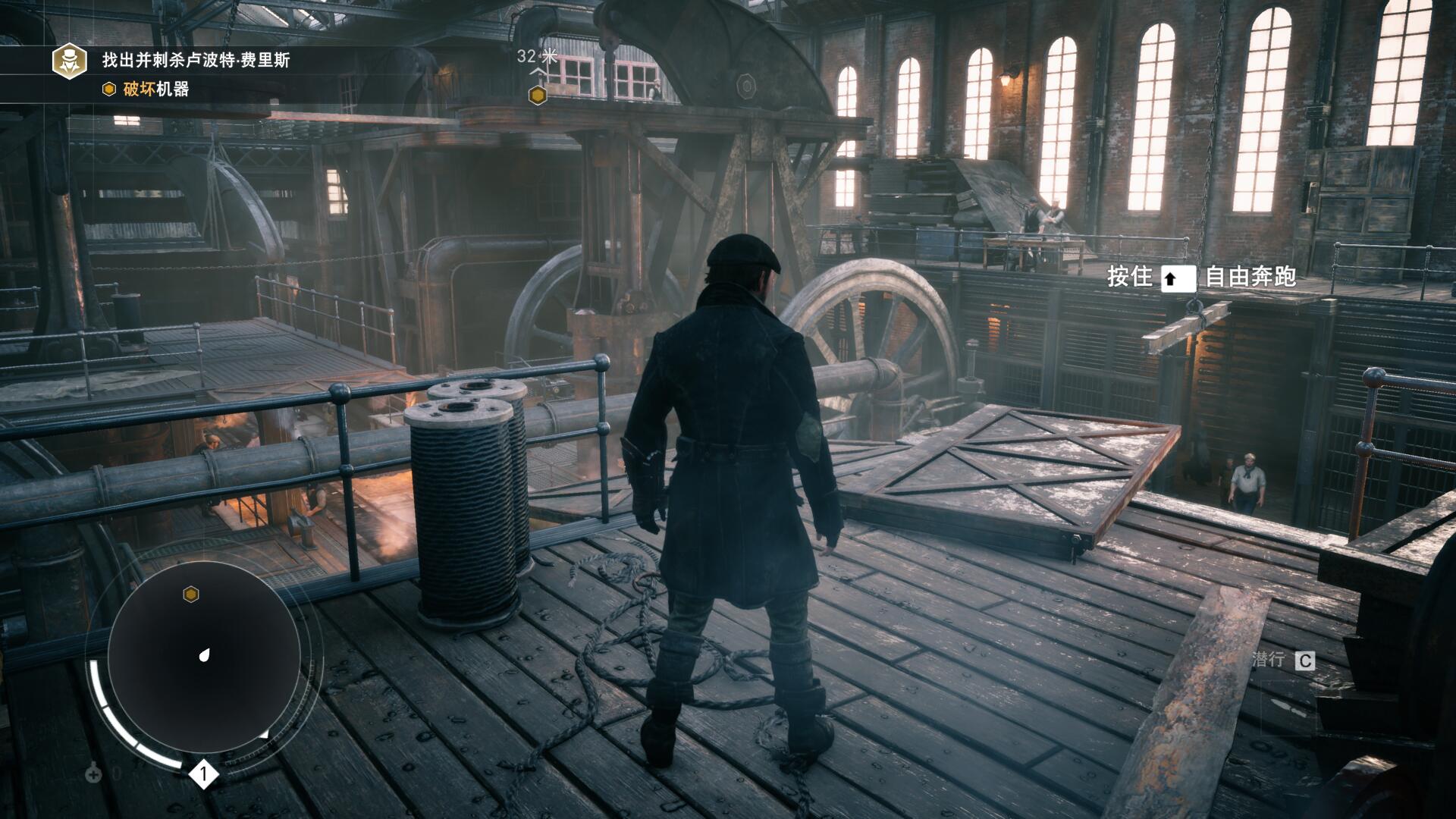Select the diamond level 1 indicator
The width and height of the screenshot is (1456, 819).
point(203,774)
